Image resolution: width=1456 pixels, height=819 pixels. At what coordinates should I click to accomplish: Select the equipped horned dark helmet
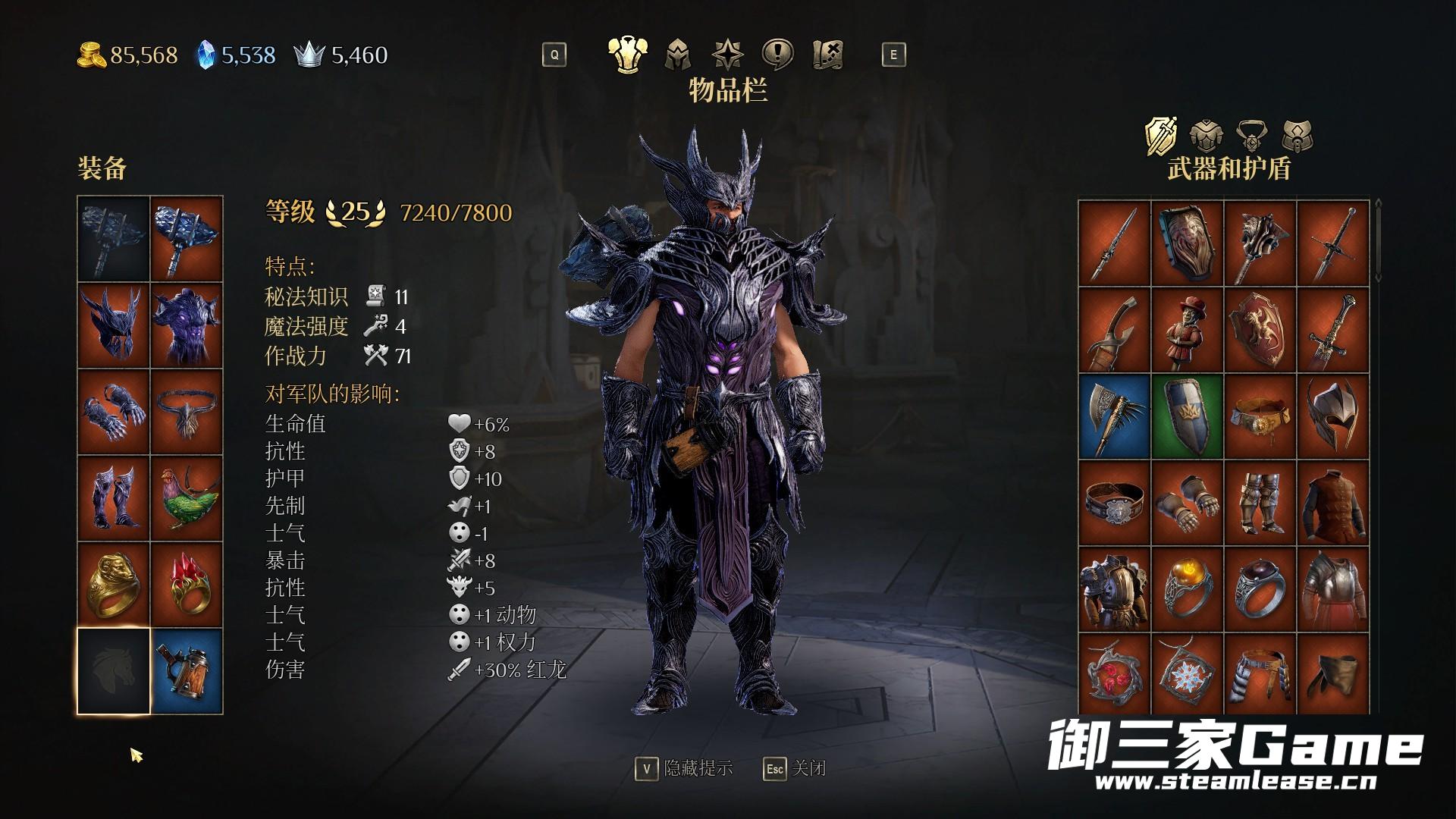[x=114, y=326]
